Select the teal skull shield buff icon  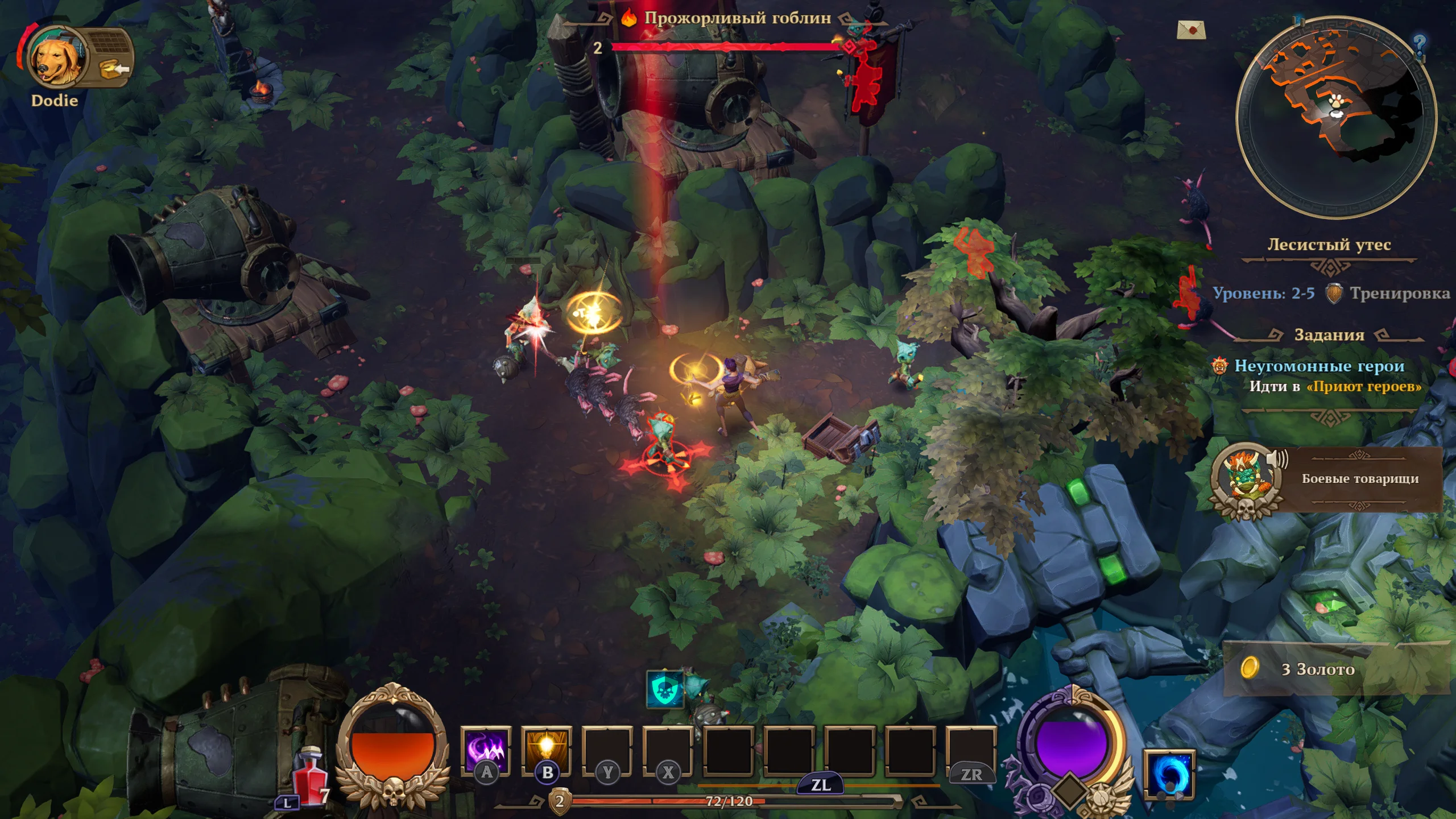(x=664, y=689)
